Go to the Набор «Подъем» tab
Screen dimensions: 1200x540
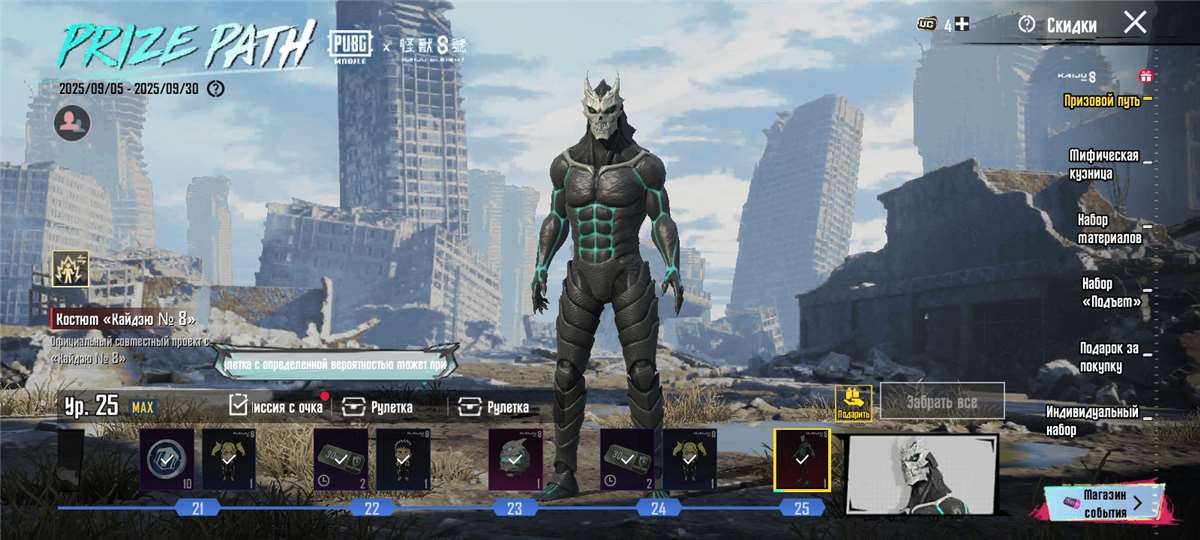point(1109,293)
